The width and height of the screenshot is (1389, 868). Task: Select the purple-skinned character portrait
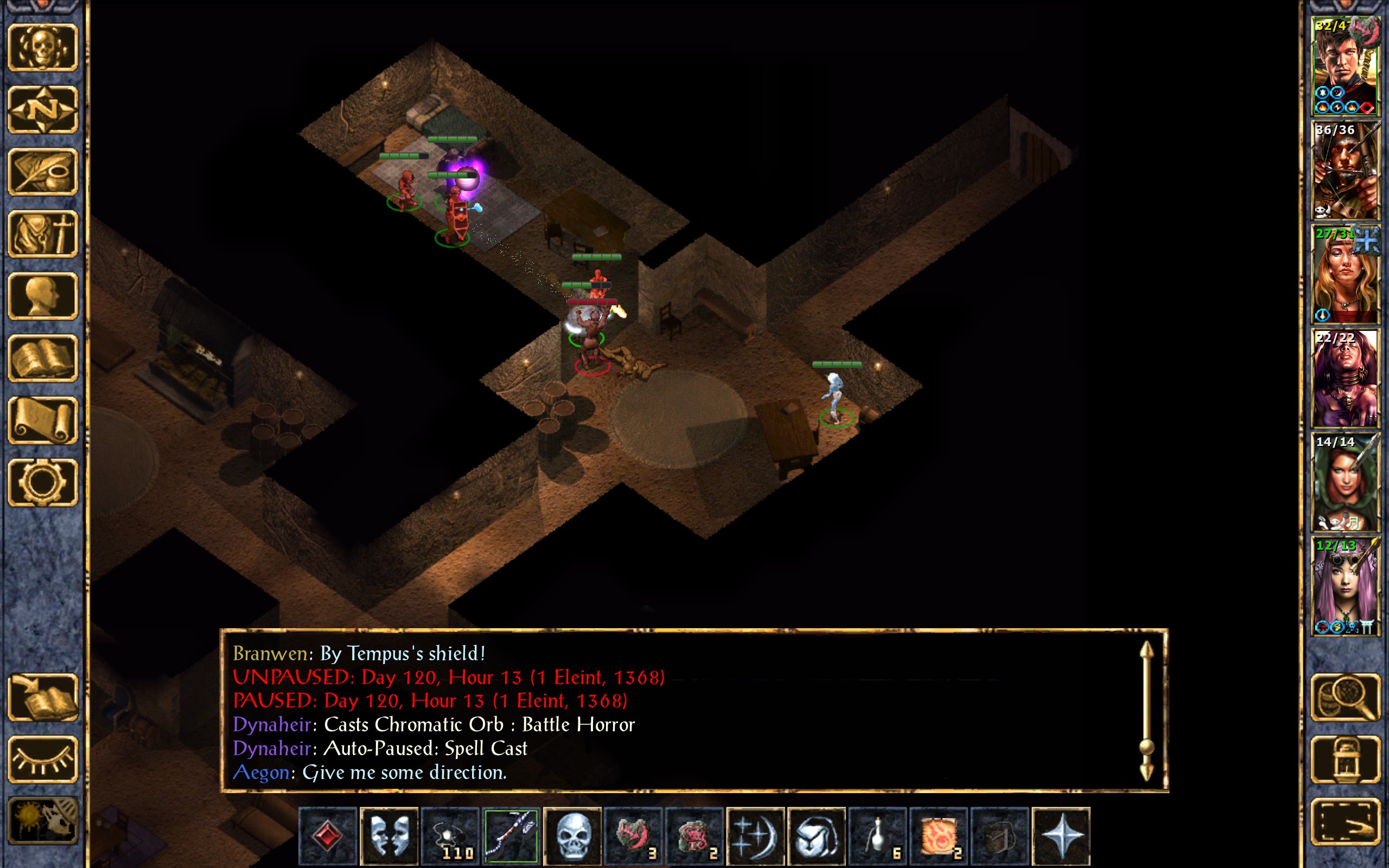[x=1345, y=378]
